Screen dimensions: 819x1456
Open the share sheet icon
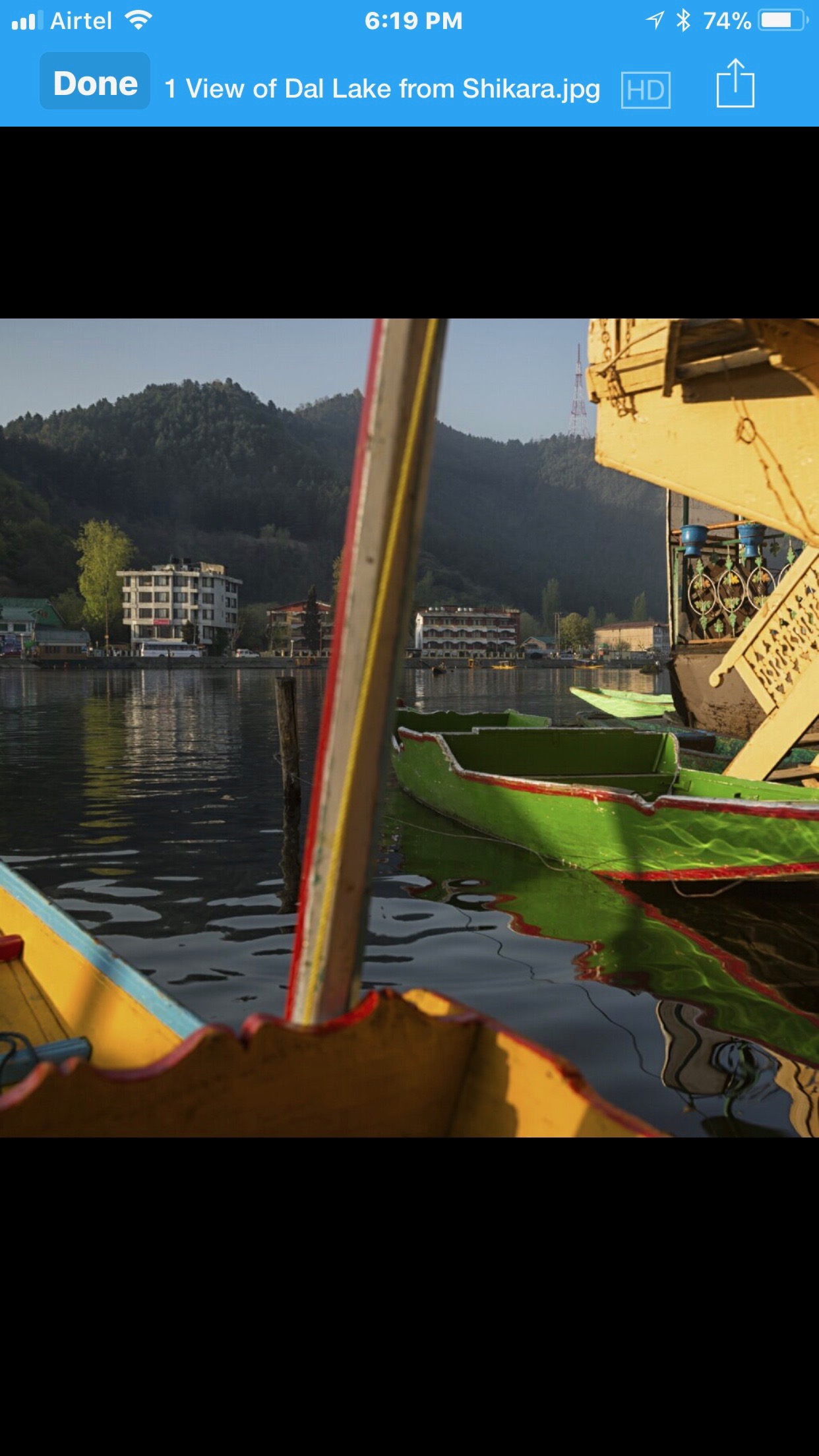[x=735, y=84]
